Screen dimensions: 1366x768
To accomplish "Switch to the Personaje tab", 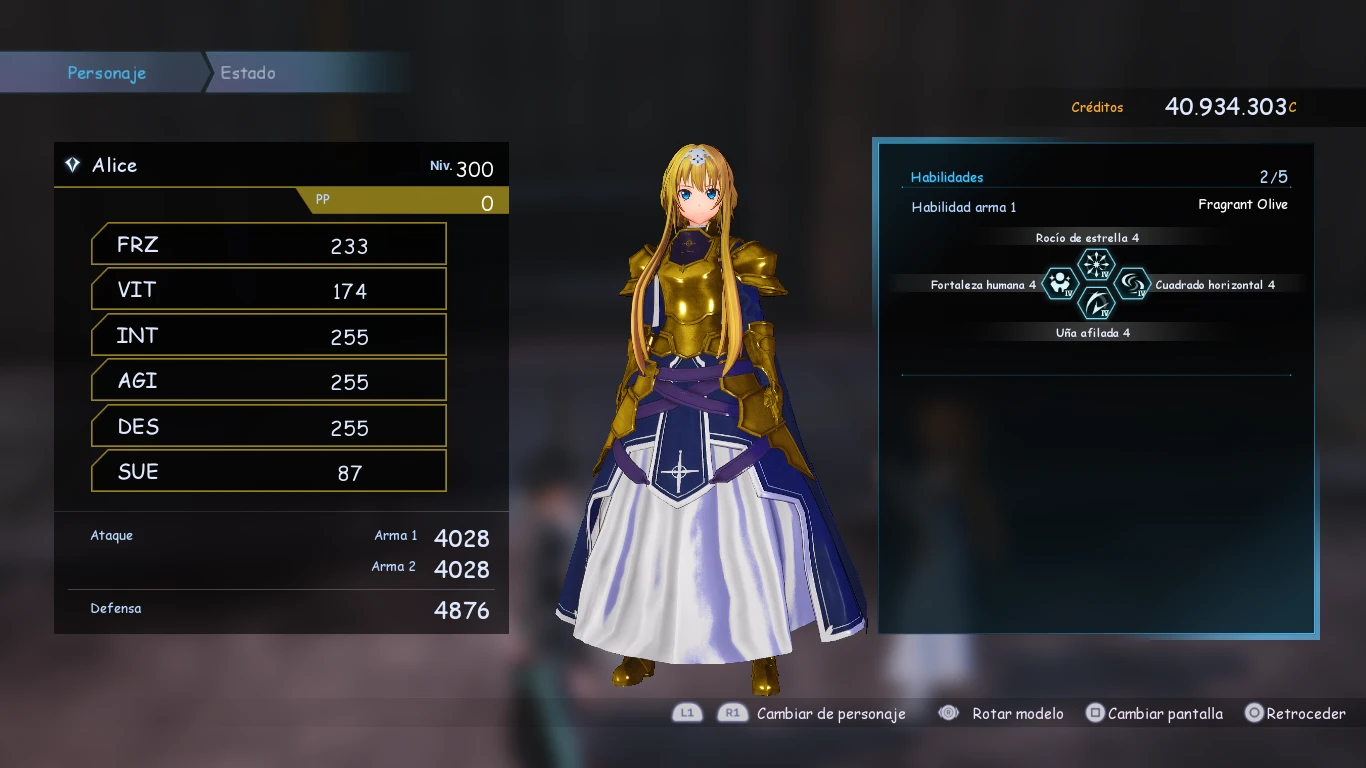I will click(x=106, y=73).
